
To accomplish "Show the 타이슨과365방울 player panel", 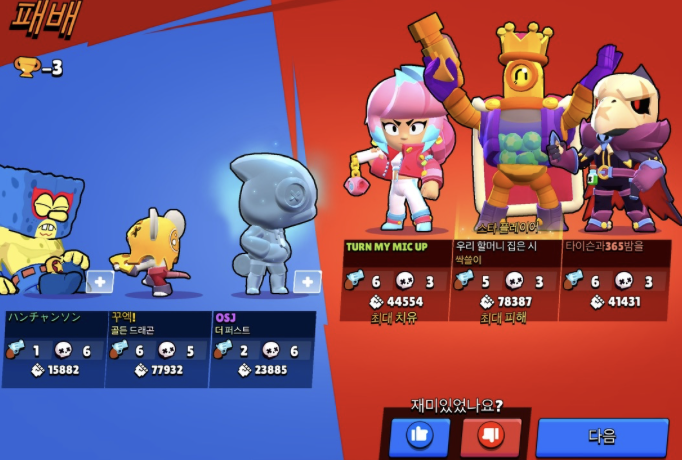I will 614,278.
